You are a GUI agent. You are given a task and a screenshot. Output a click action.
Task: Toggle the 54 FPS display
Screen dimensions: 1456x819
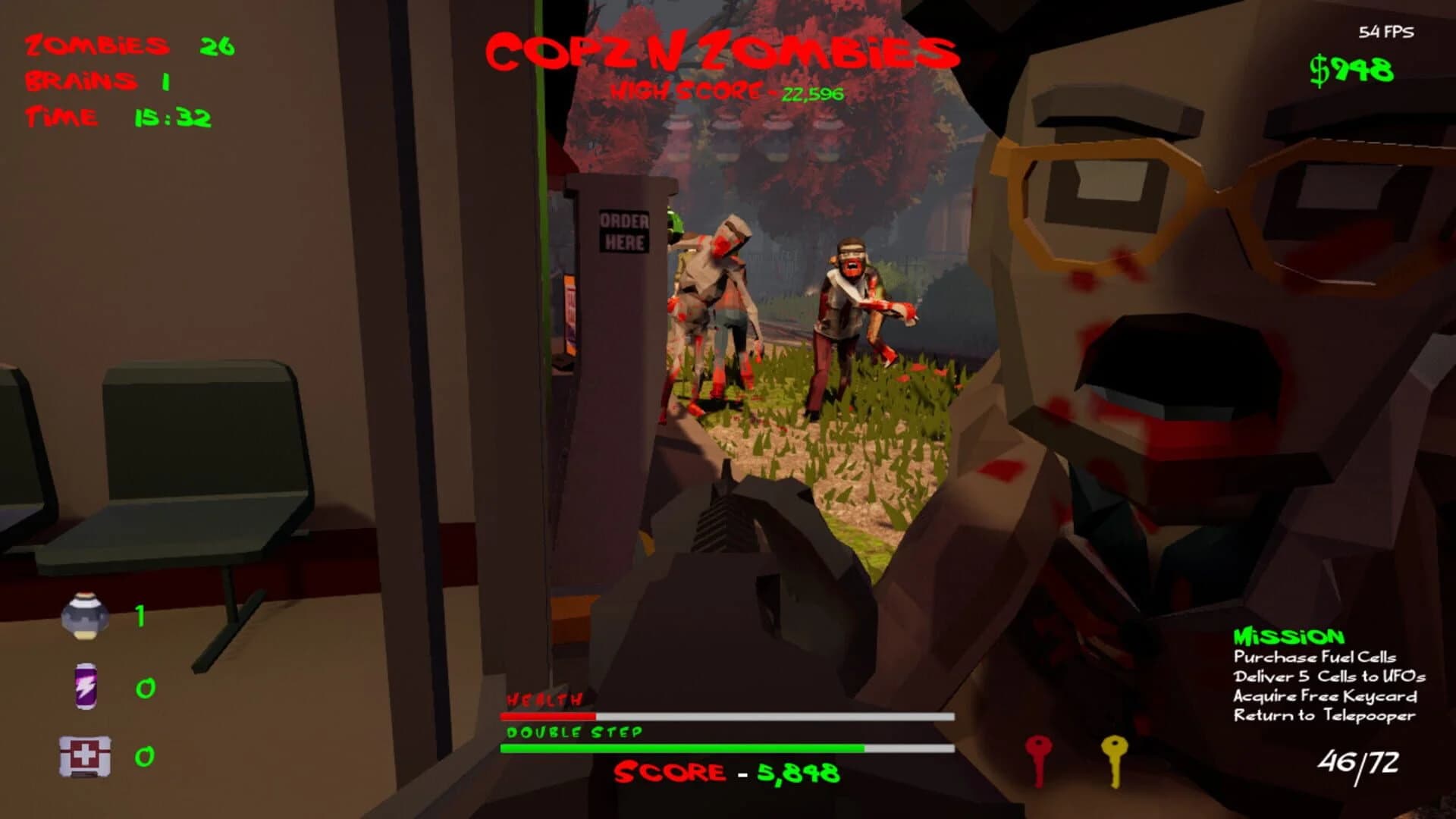click(1387, 32)
